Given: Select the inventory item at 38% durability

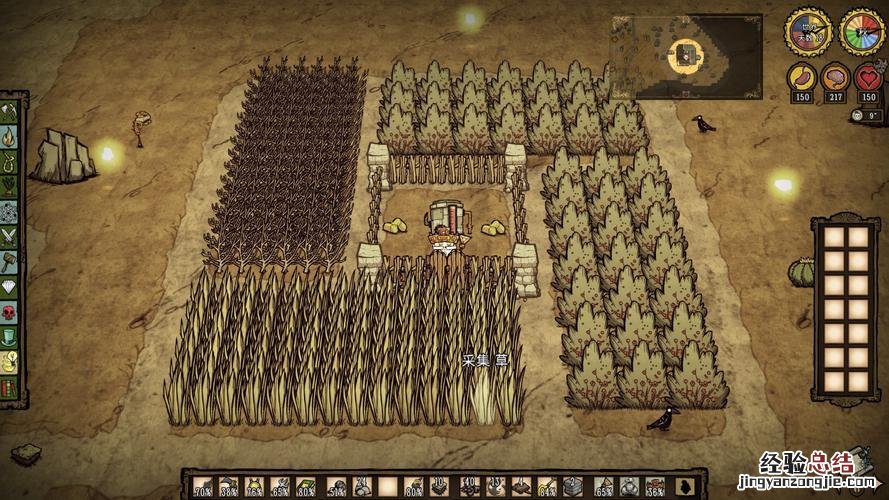Looking at the screenshot, I should coord(229,487).
